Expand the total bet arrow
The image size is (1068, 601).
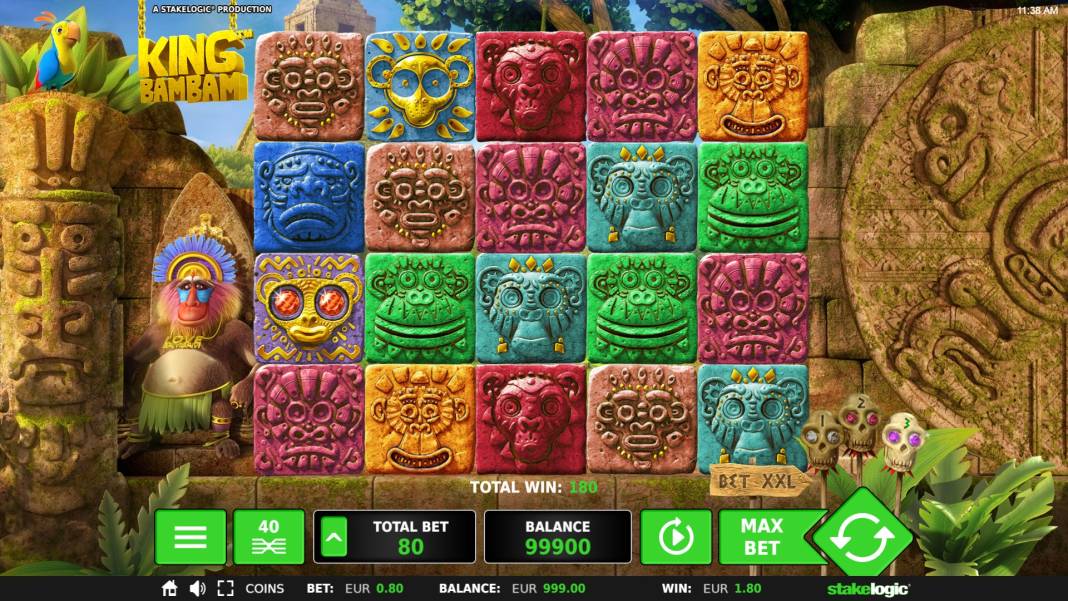point(335,537)
